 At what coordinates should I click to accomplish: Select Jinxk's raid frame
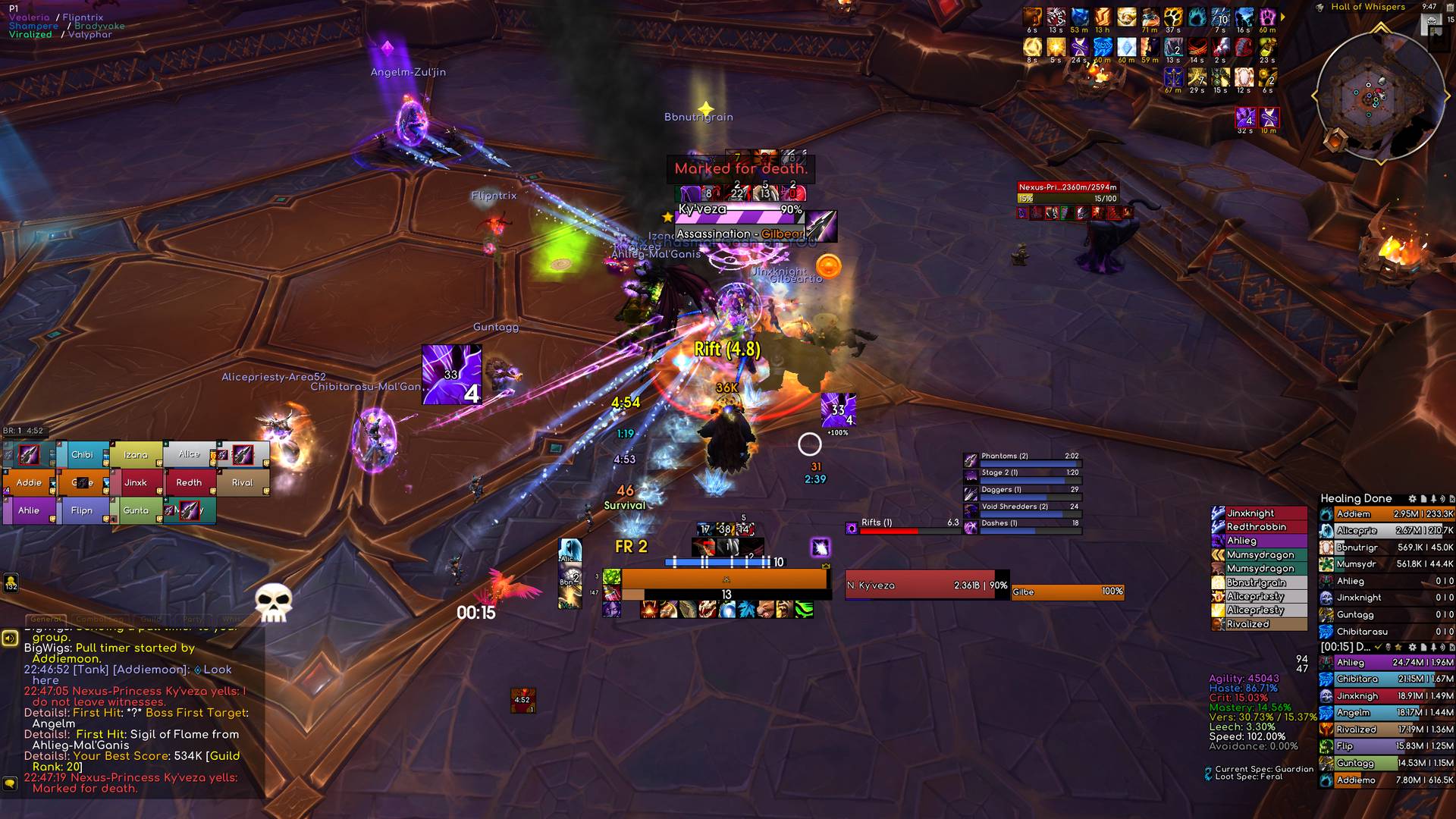coord(136,483)
